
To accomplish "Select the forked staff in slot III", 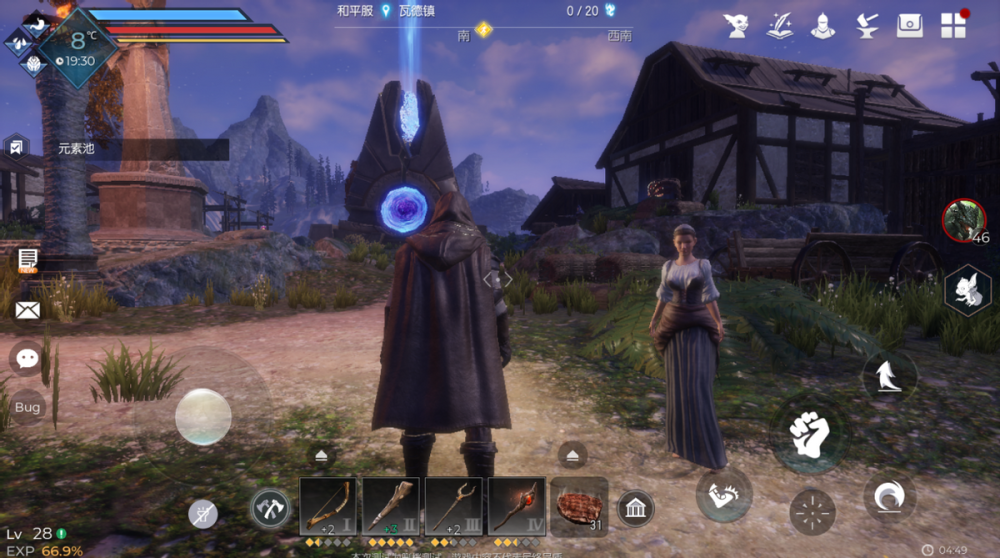I will point(453,507).
